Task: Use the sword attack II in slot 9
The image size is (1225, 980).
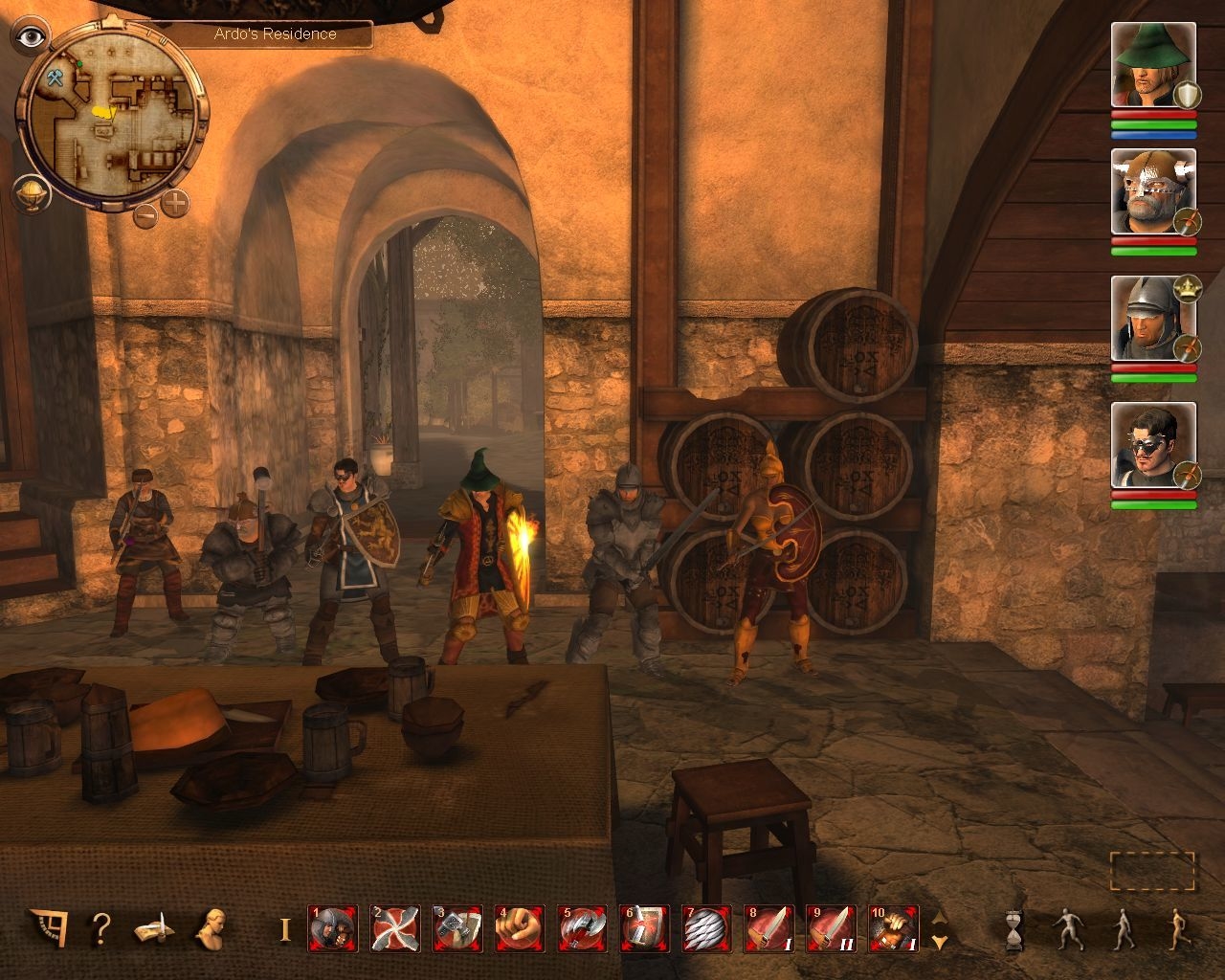Action: [831, 928]
